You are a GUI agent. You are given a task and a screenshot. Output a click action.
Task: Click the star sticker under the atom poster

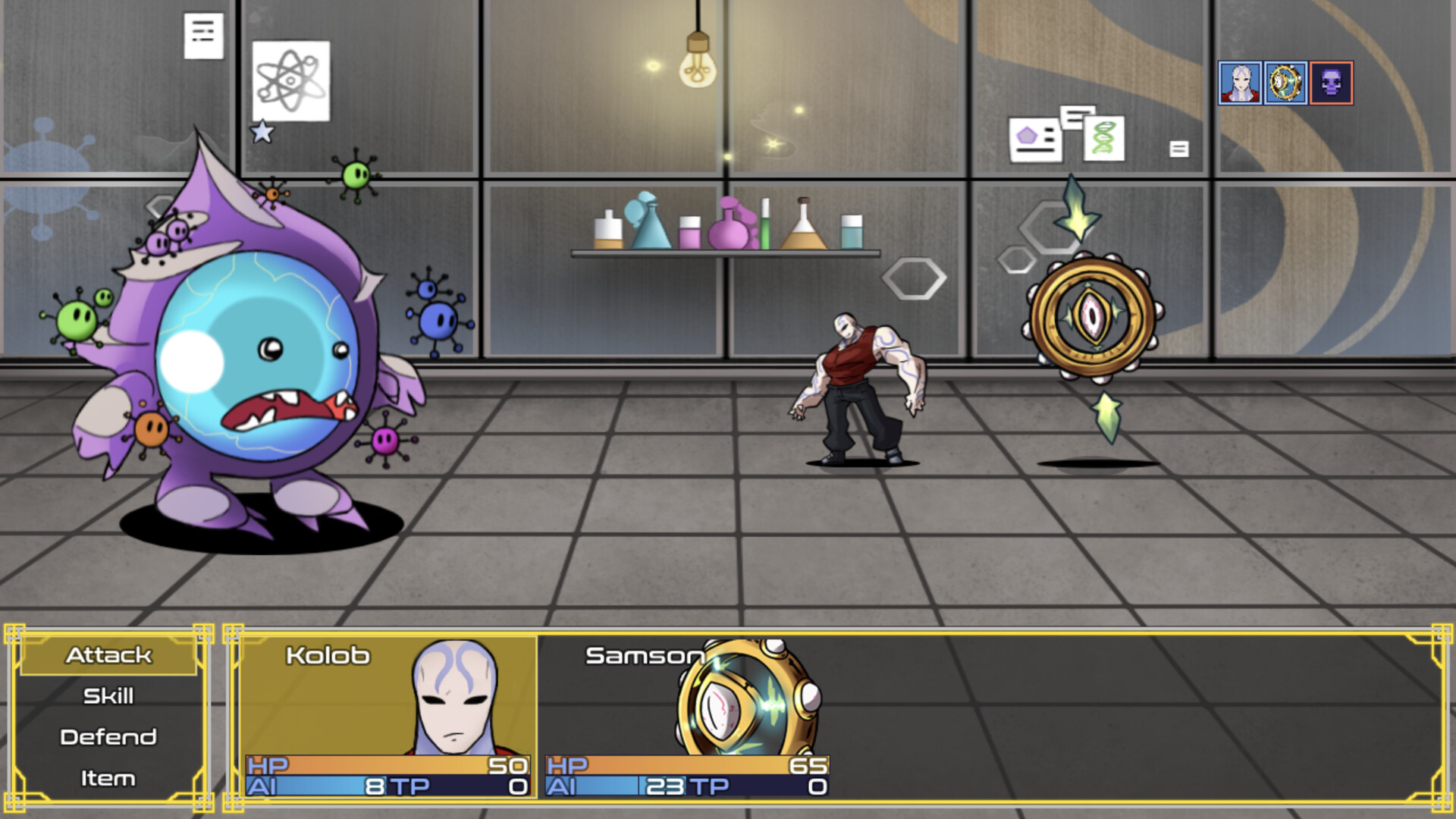(x=262, y=131)
